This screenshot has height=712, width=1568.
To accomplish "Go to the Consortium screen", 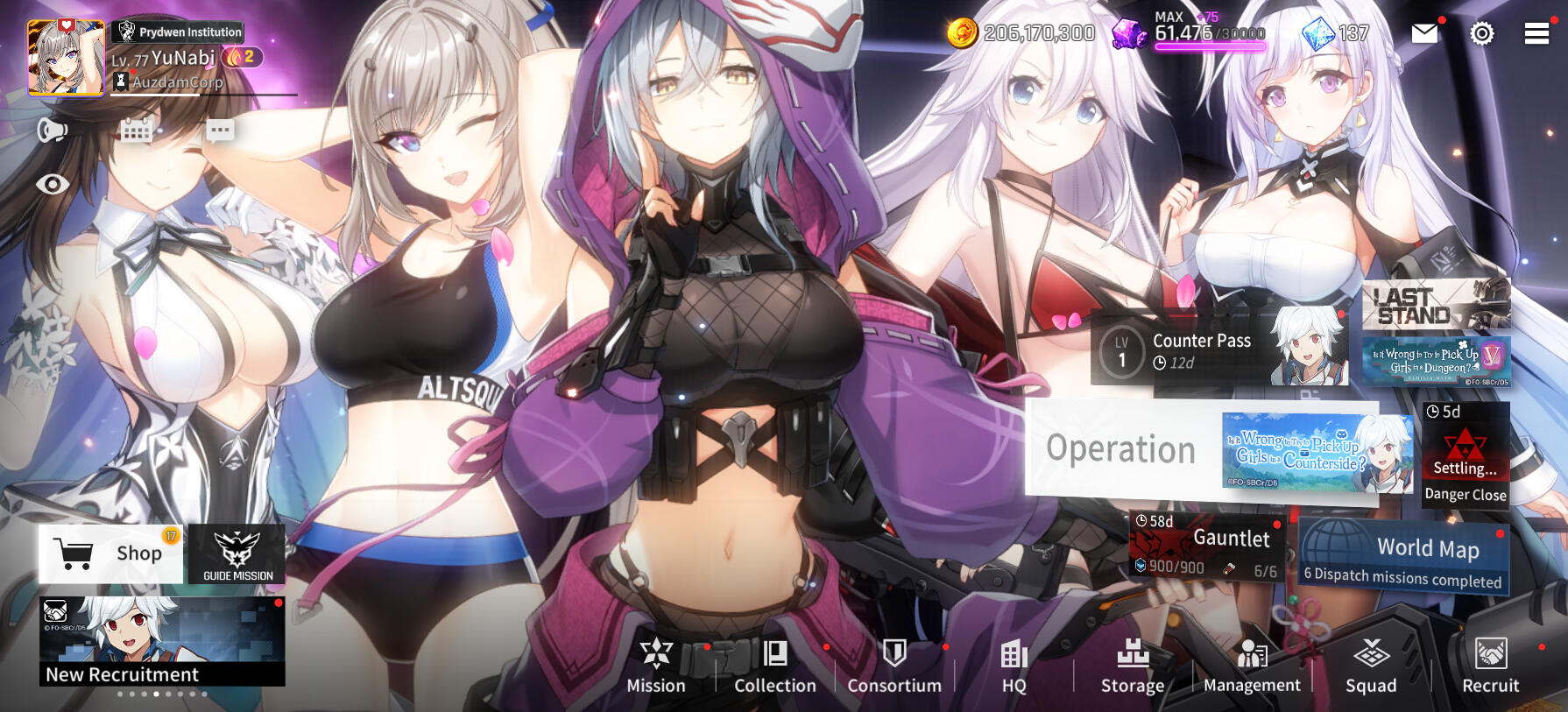I will tap(894, 666).
